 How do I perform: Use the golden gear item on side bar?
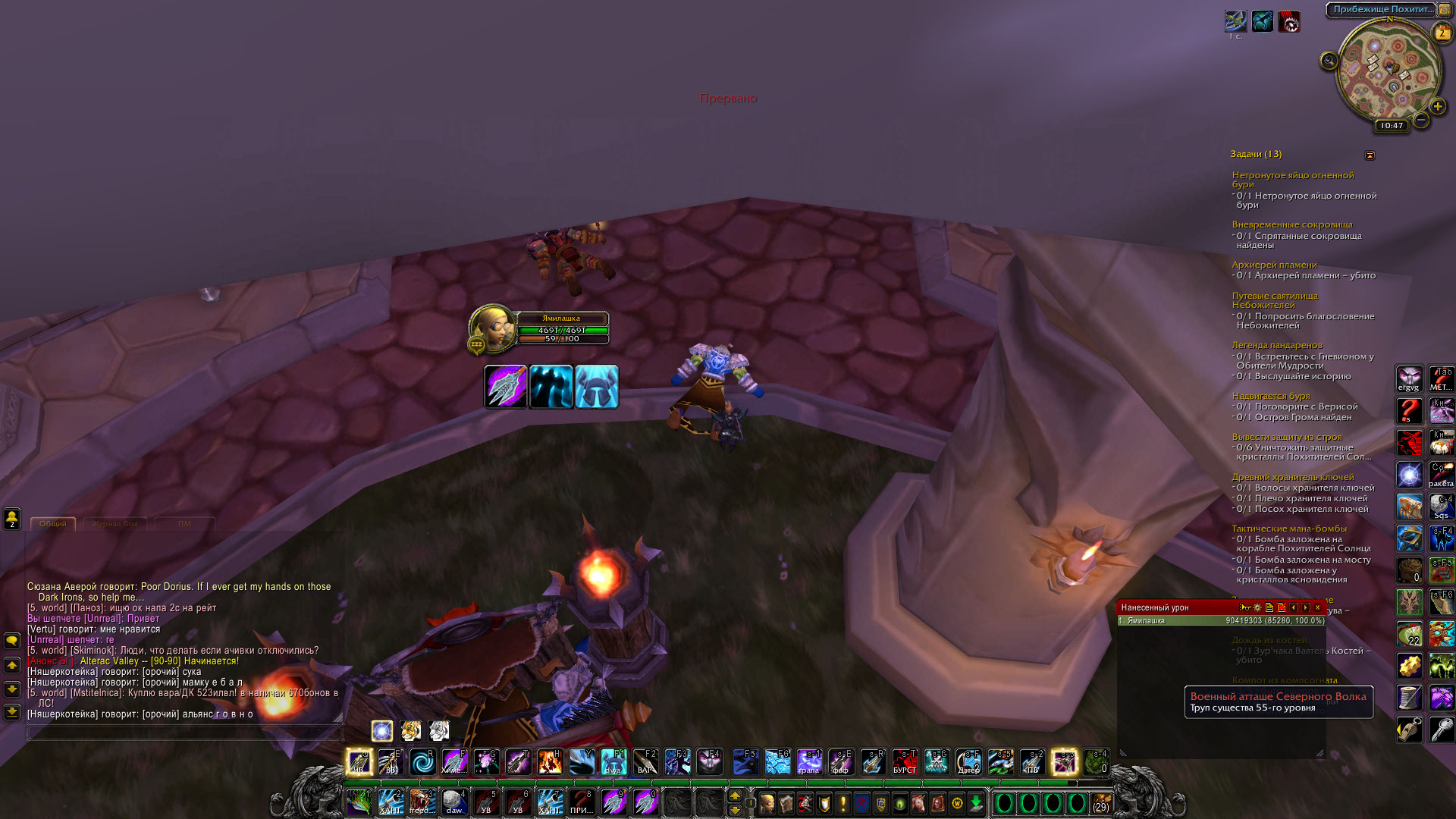[x=1409, y=666]
